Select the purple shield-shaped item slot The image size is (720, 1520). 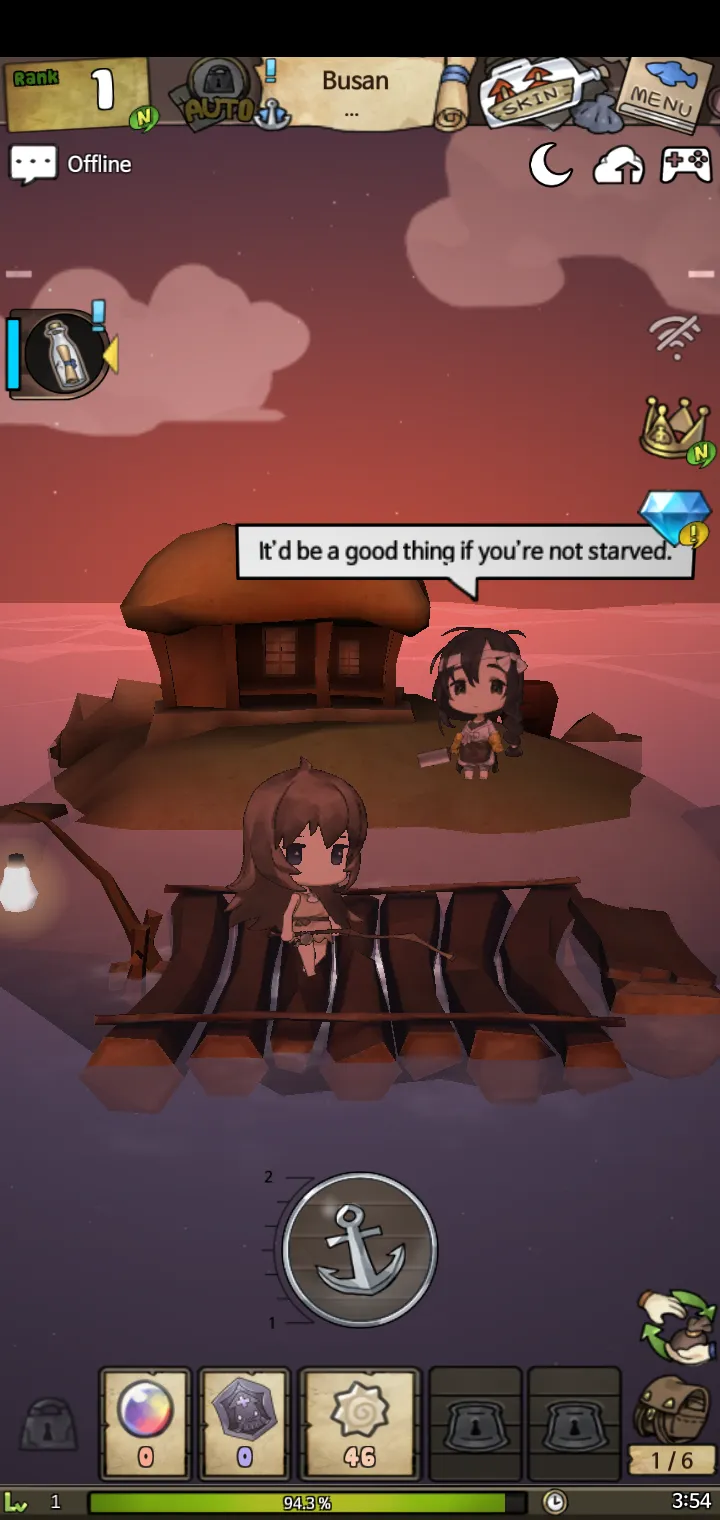(245, 1422)
